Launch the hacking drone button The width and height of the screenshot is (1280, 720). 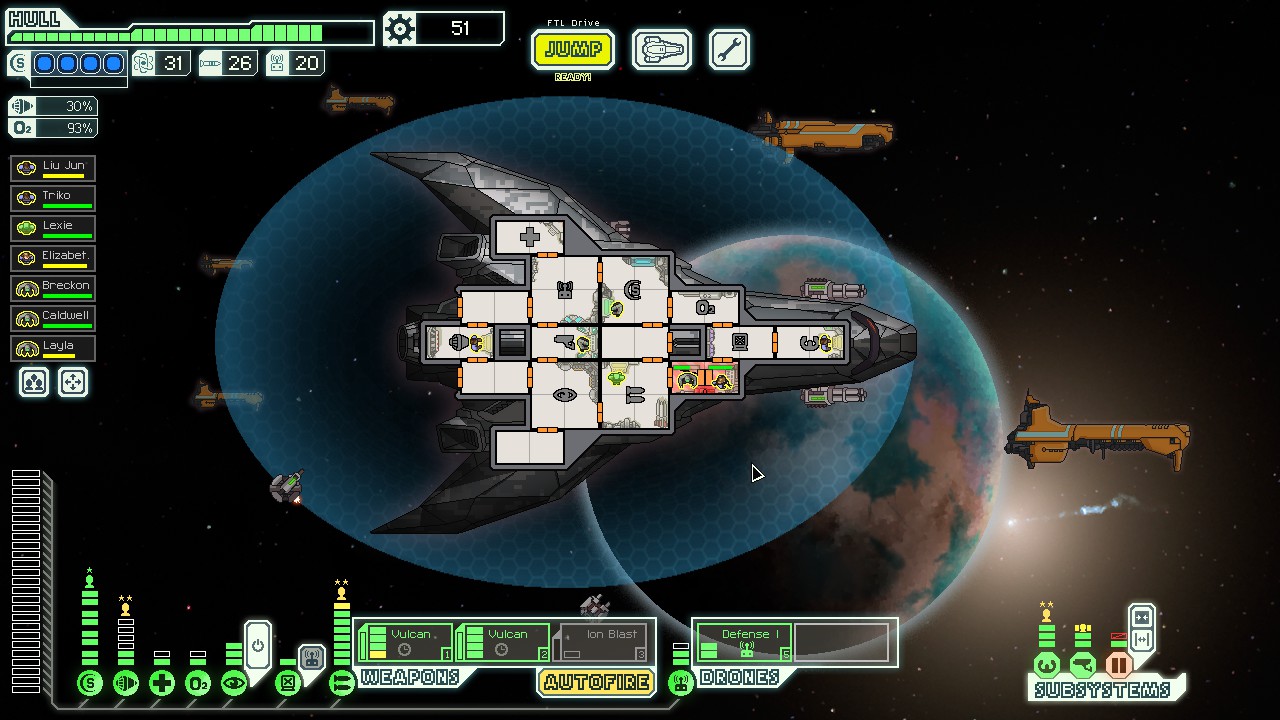tap(311, 658)
